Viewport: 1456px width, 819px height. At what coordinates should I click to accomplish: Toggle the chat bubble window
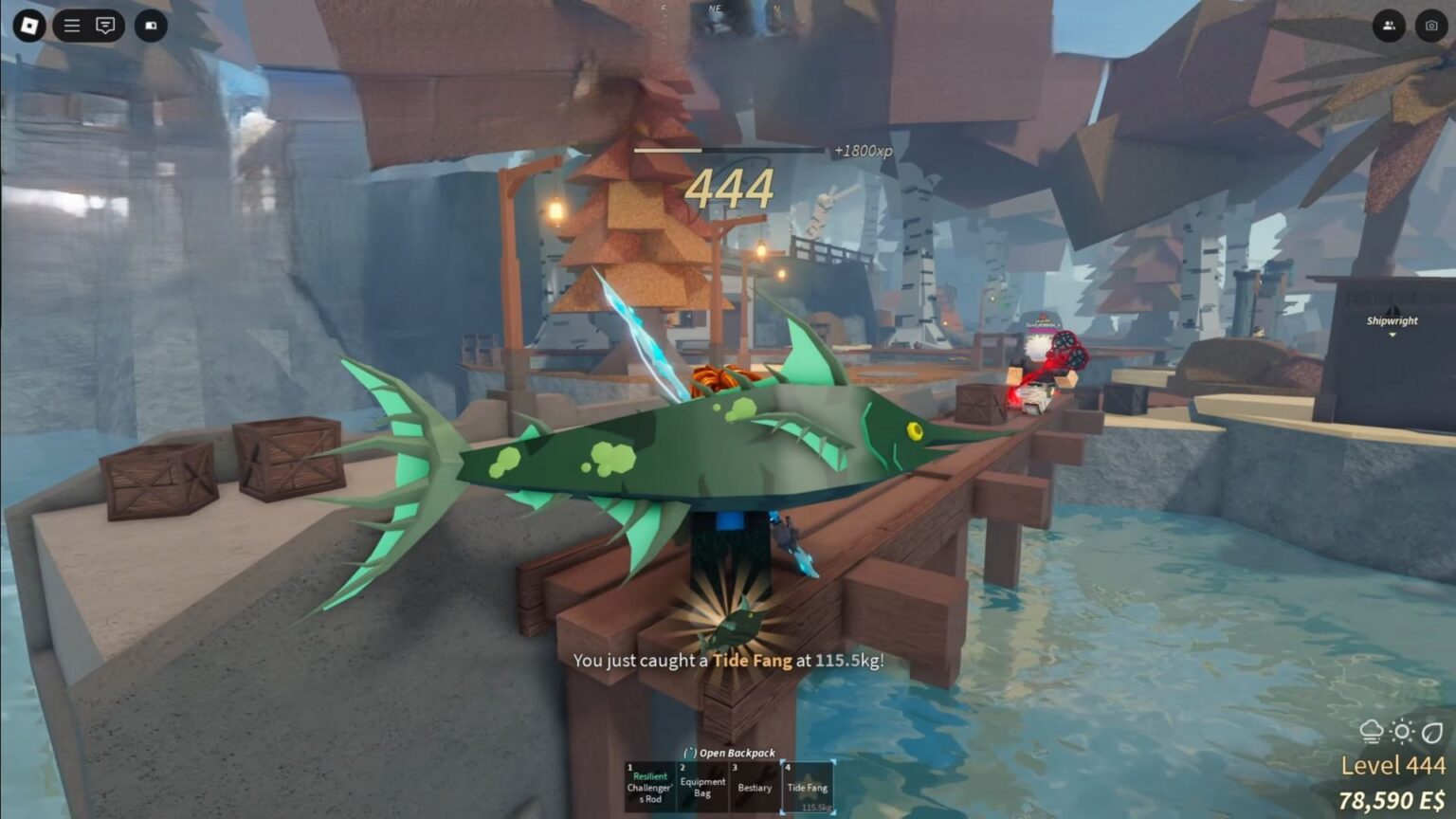104,25
